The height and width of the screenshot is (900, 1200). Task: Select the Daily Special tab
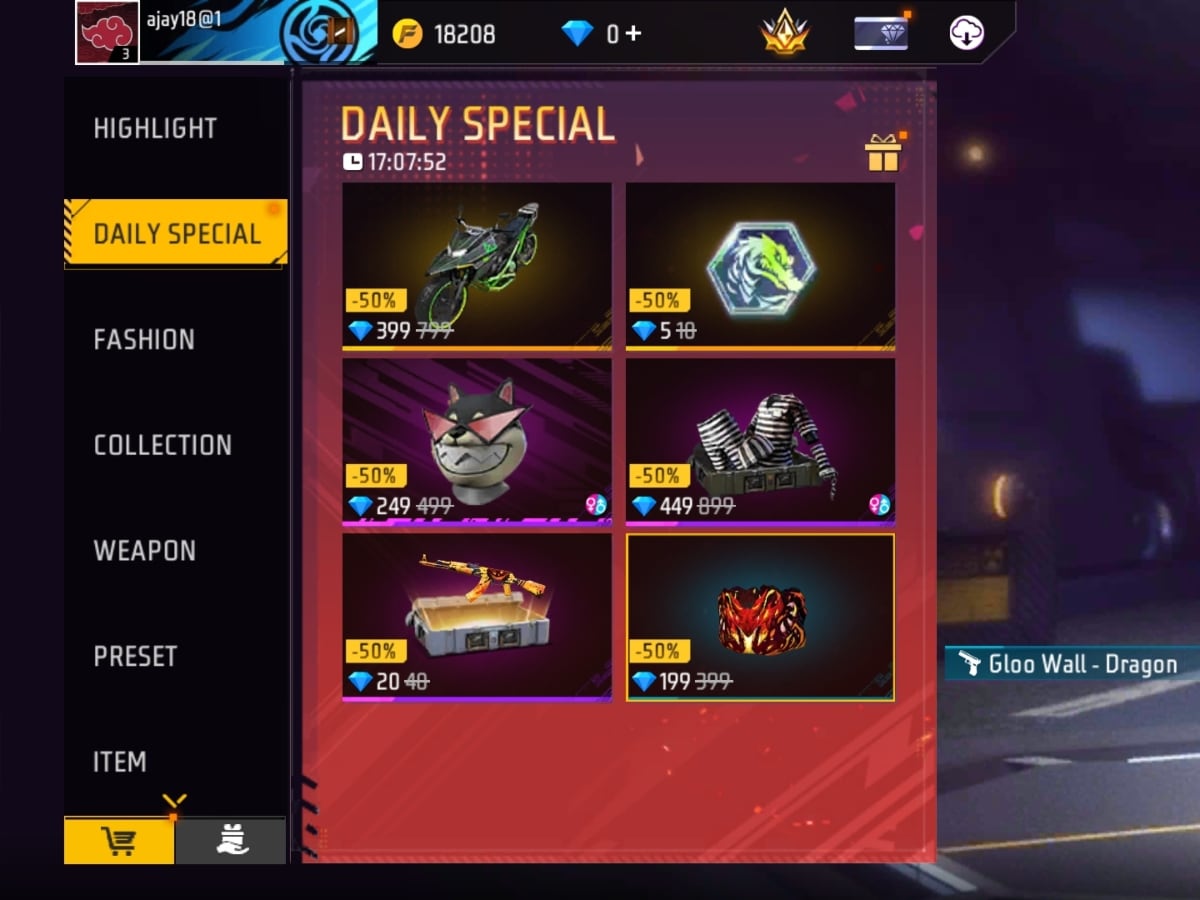176,234
